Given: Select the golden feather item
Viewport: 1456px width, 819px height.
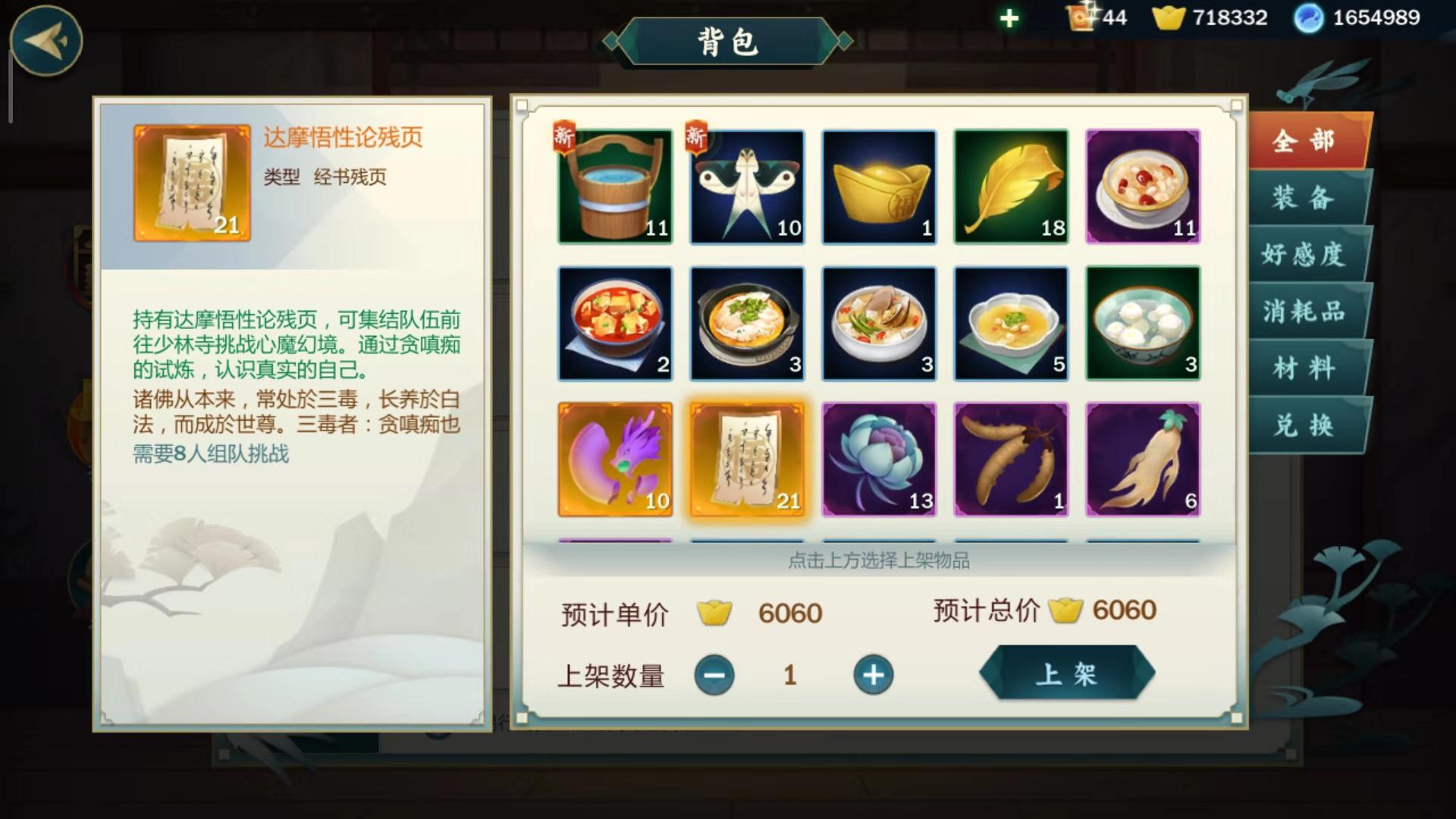Looking at the screenshot, I should click(1010, 187).
